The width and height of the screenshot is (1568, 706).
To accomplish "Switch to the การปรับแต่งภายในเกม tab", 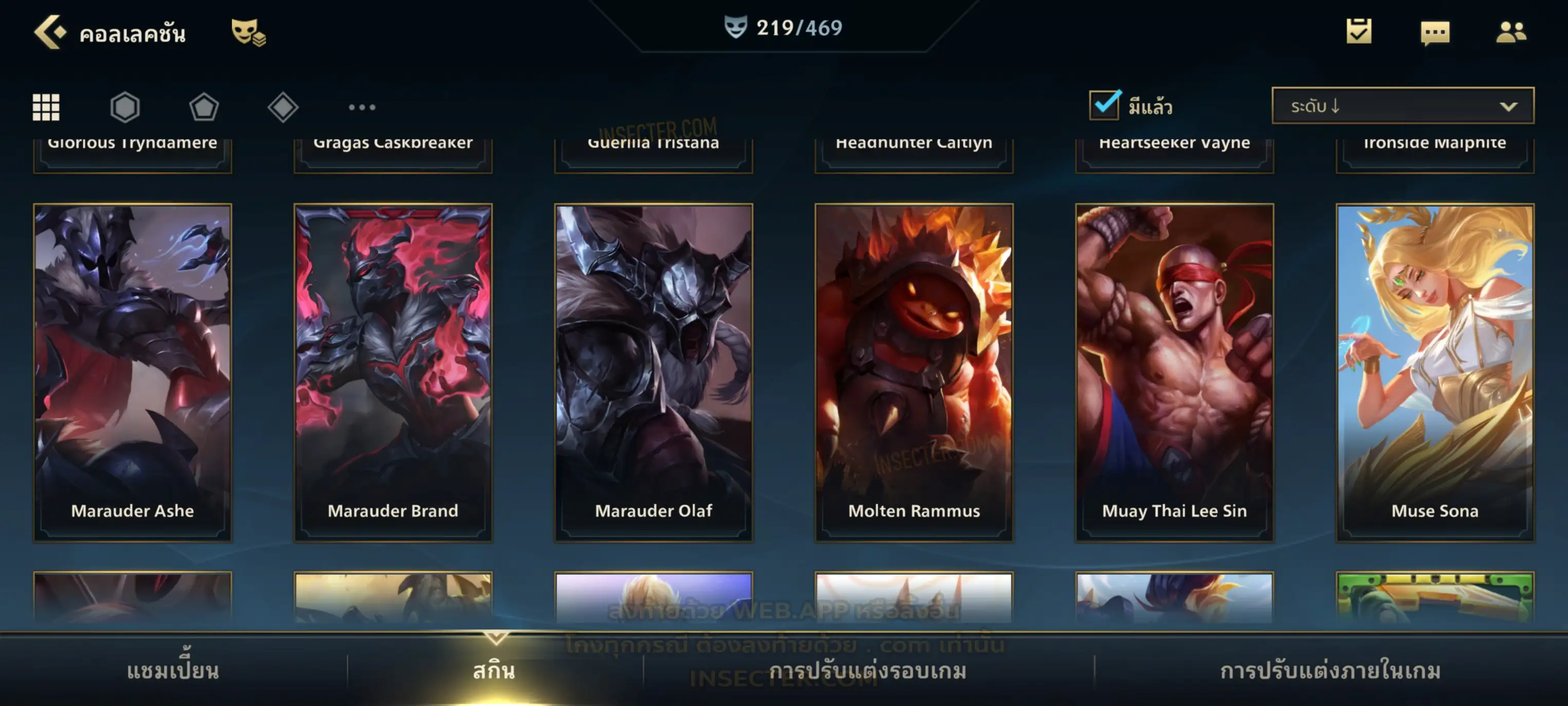I will click(1331, 671).
